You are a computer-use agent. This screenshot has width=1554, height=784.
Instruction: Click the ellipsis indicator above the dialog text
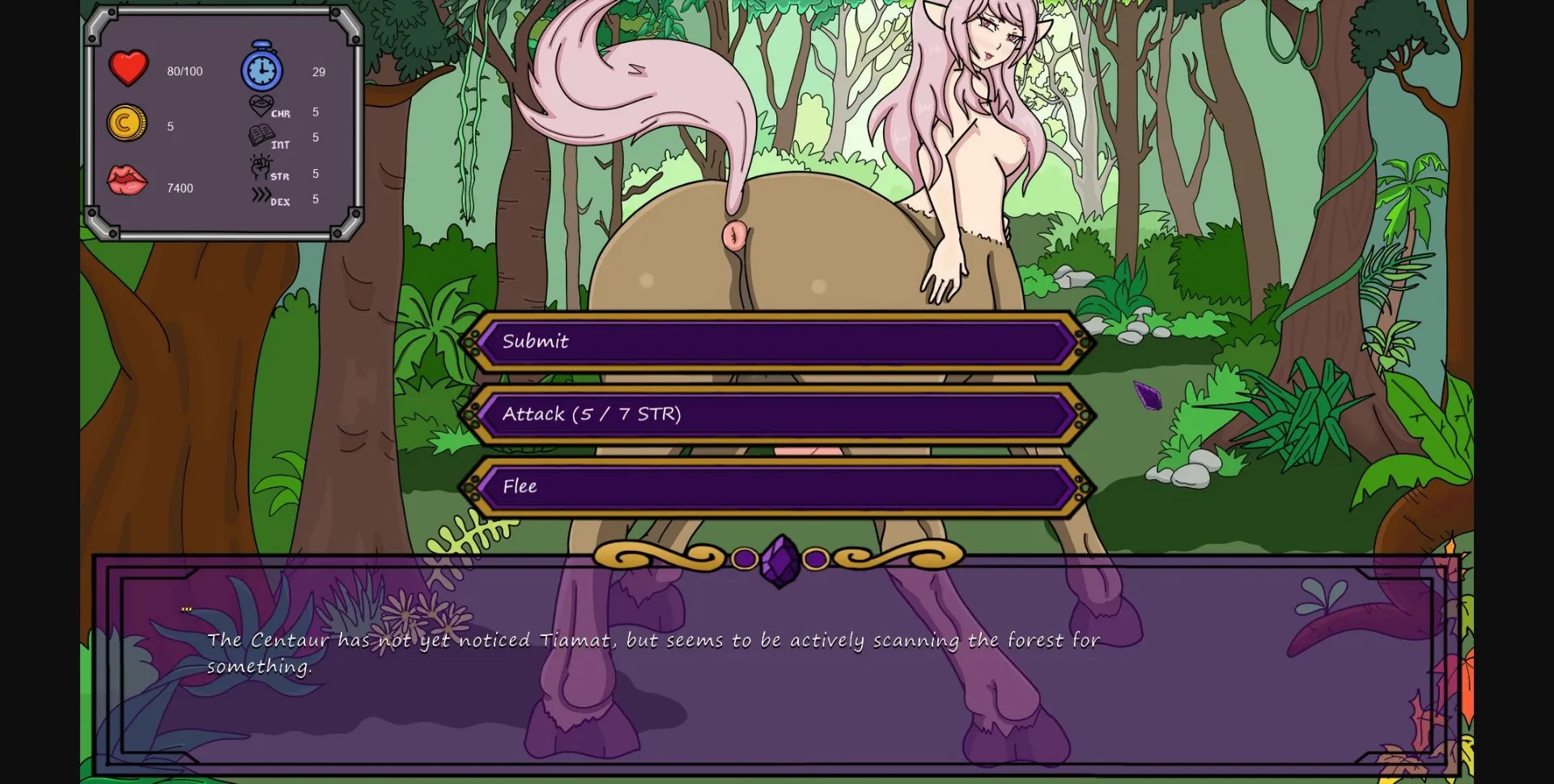[187, 608]
